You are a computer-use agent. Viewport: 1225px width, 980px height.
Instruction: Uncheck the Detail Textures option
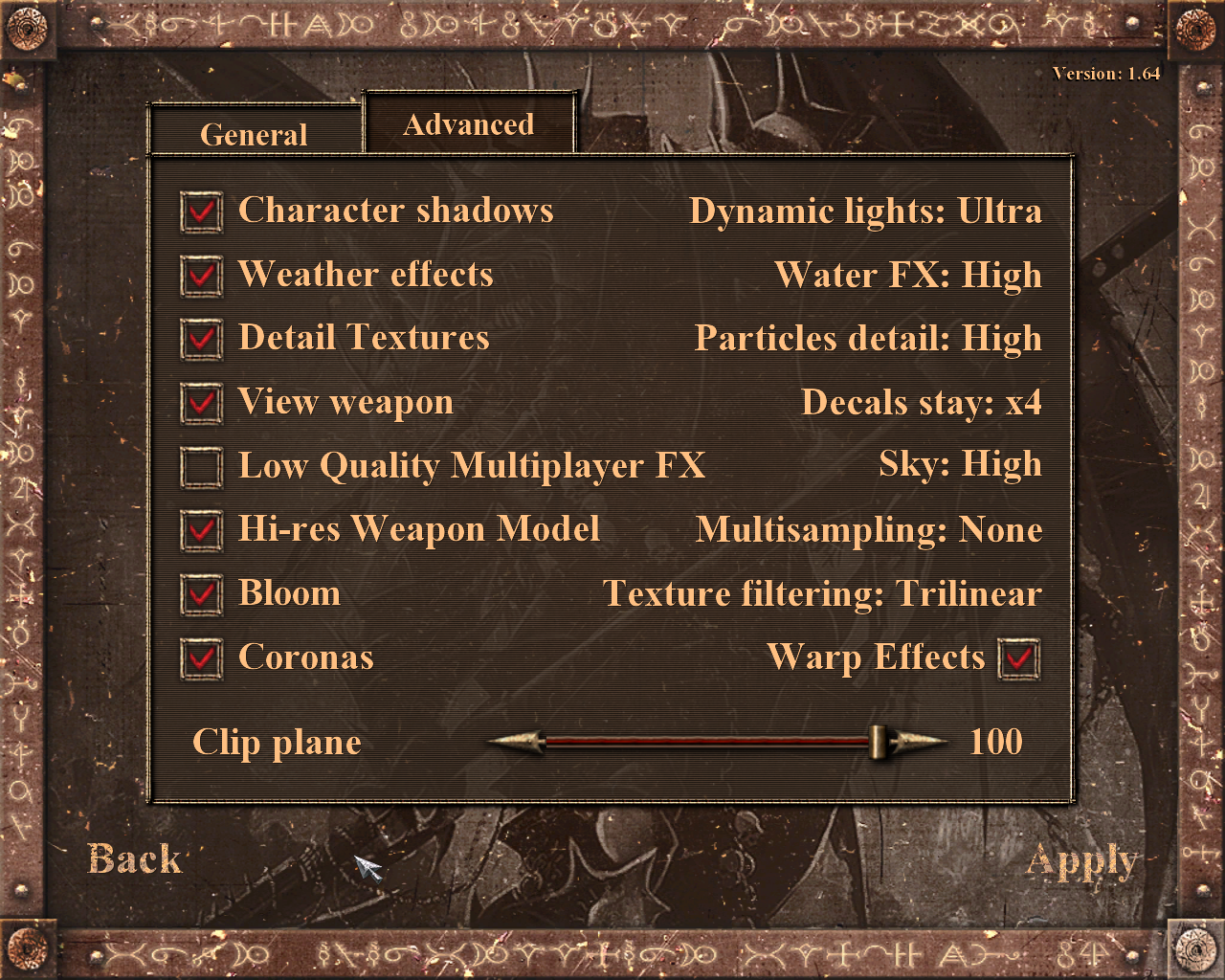[x=201, y=339]
